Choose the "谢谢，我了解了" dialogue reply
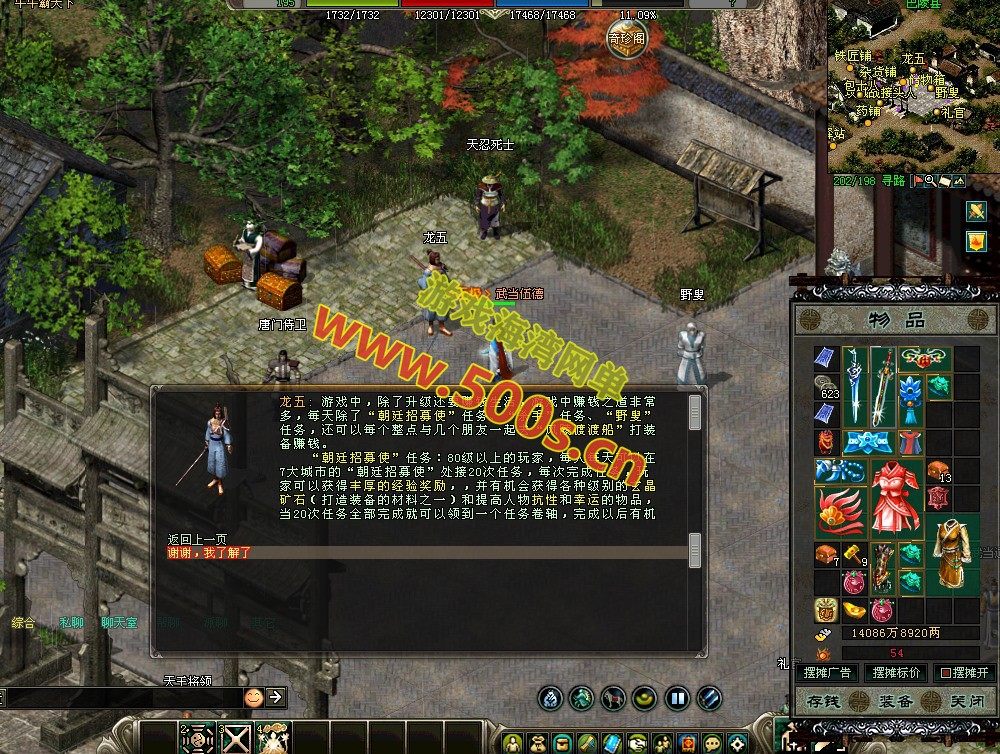Image resolution: width=1000 pixels, height=754 pixels. tap(209, 552)
